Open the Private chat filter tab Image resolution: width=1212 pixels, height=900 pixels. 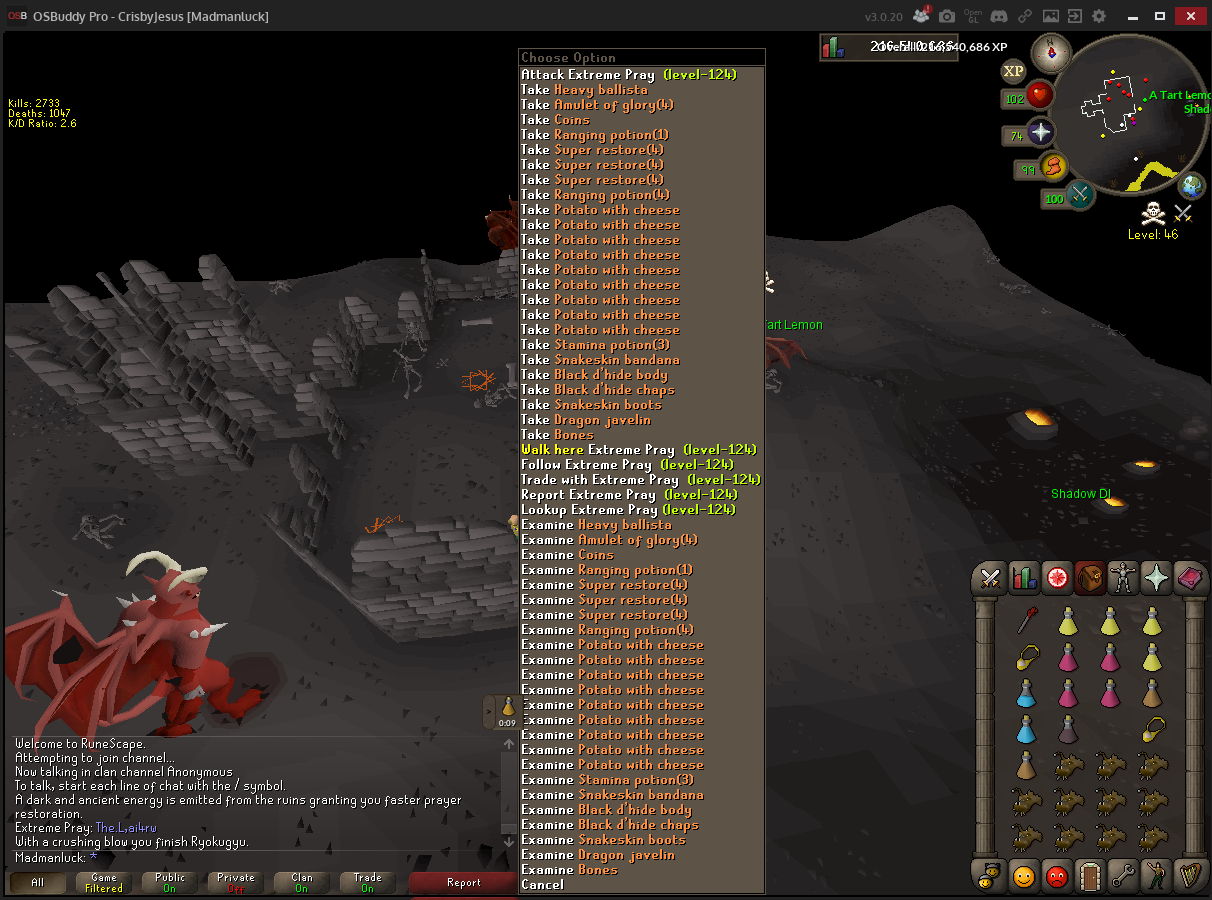[235, 882]
